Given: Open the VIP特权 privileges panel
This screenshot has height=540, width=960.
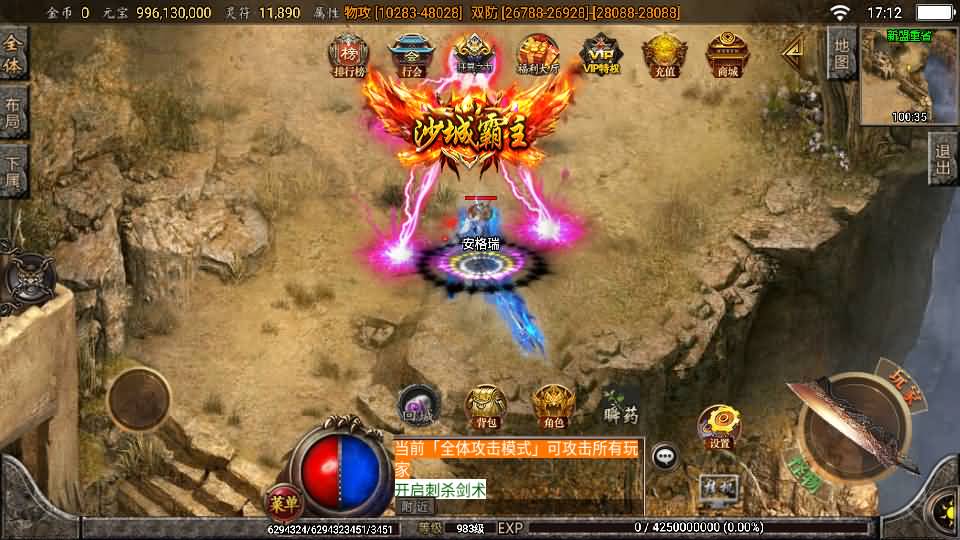Looking at the screenshot, I should 601,53.
